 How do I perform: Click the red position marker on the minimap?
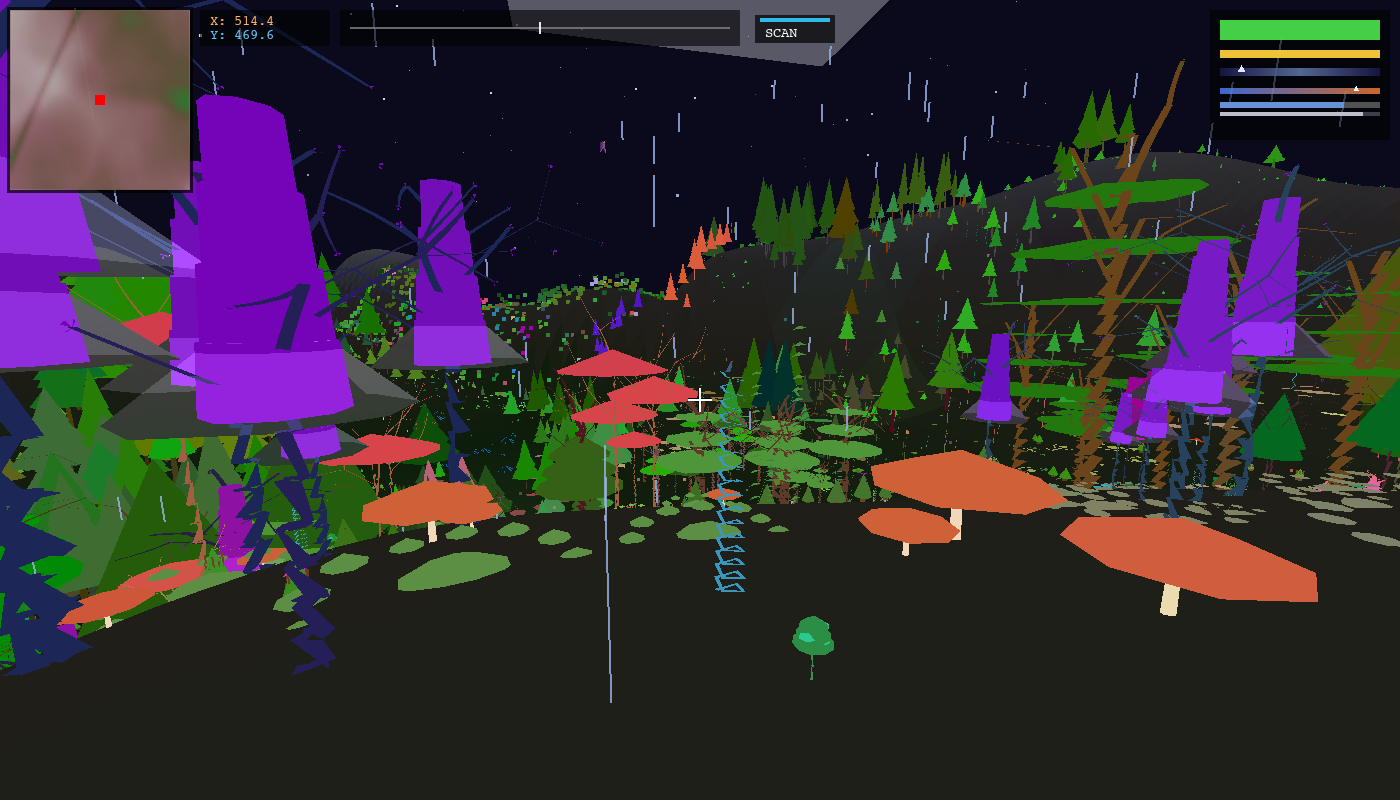99,100
